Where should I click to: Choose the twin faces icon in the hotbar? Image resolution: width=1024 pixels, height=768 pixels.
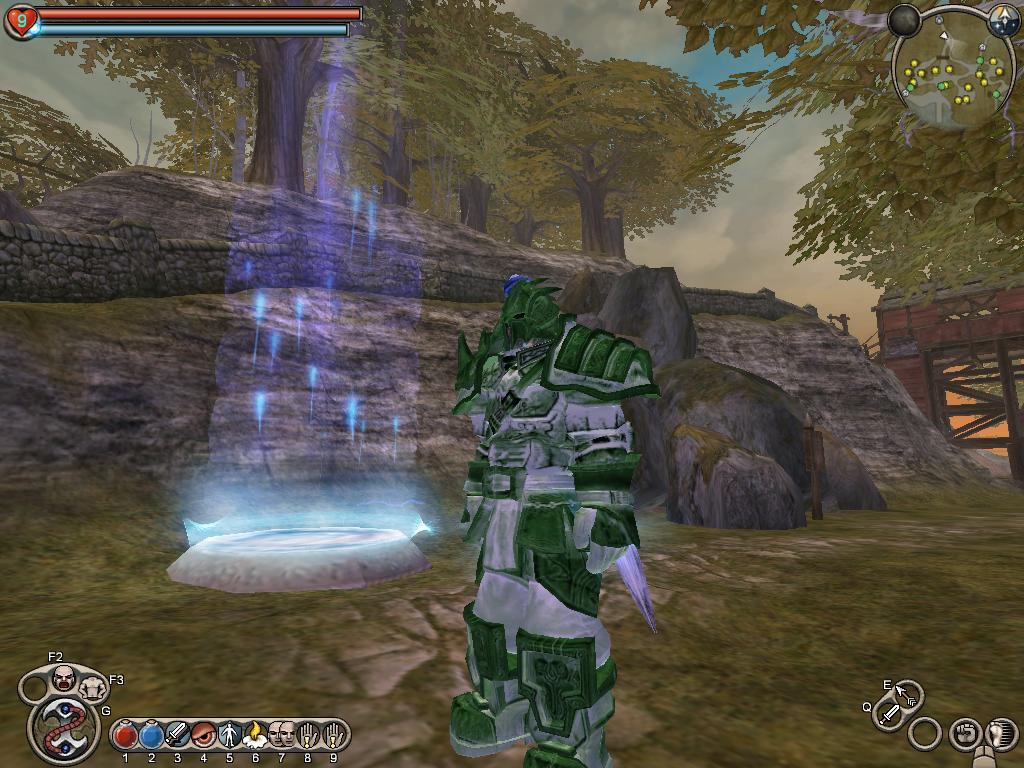pyautogui.click(x=281, y=736)
